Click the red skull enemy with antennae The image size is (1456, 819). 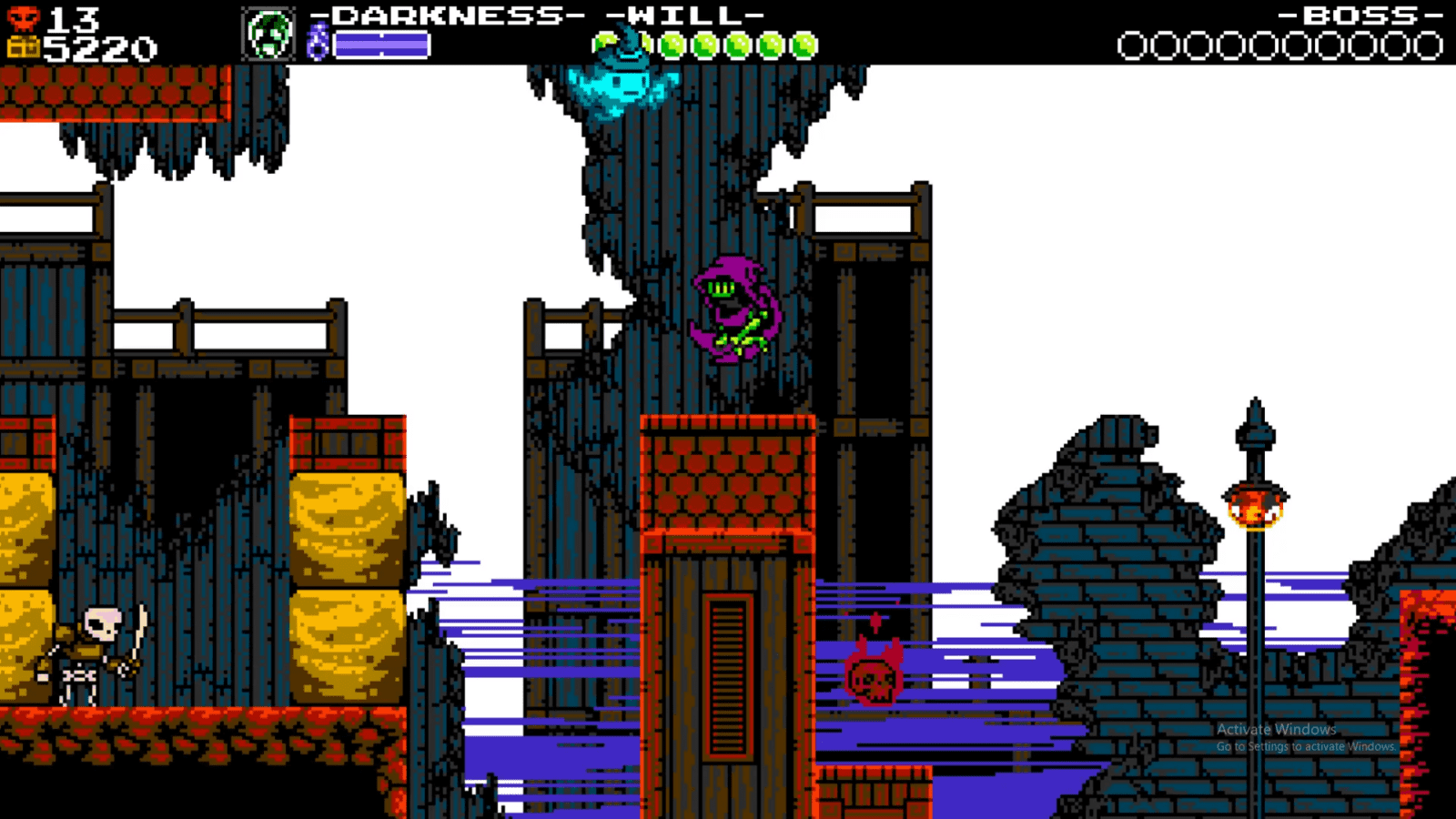pyautogui.click(x=872, y=679)
